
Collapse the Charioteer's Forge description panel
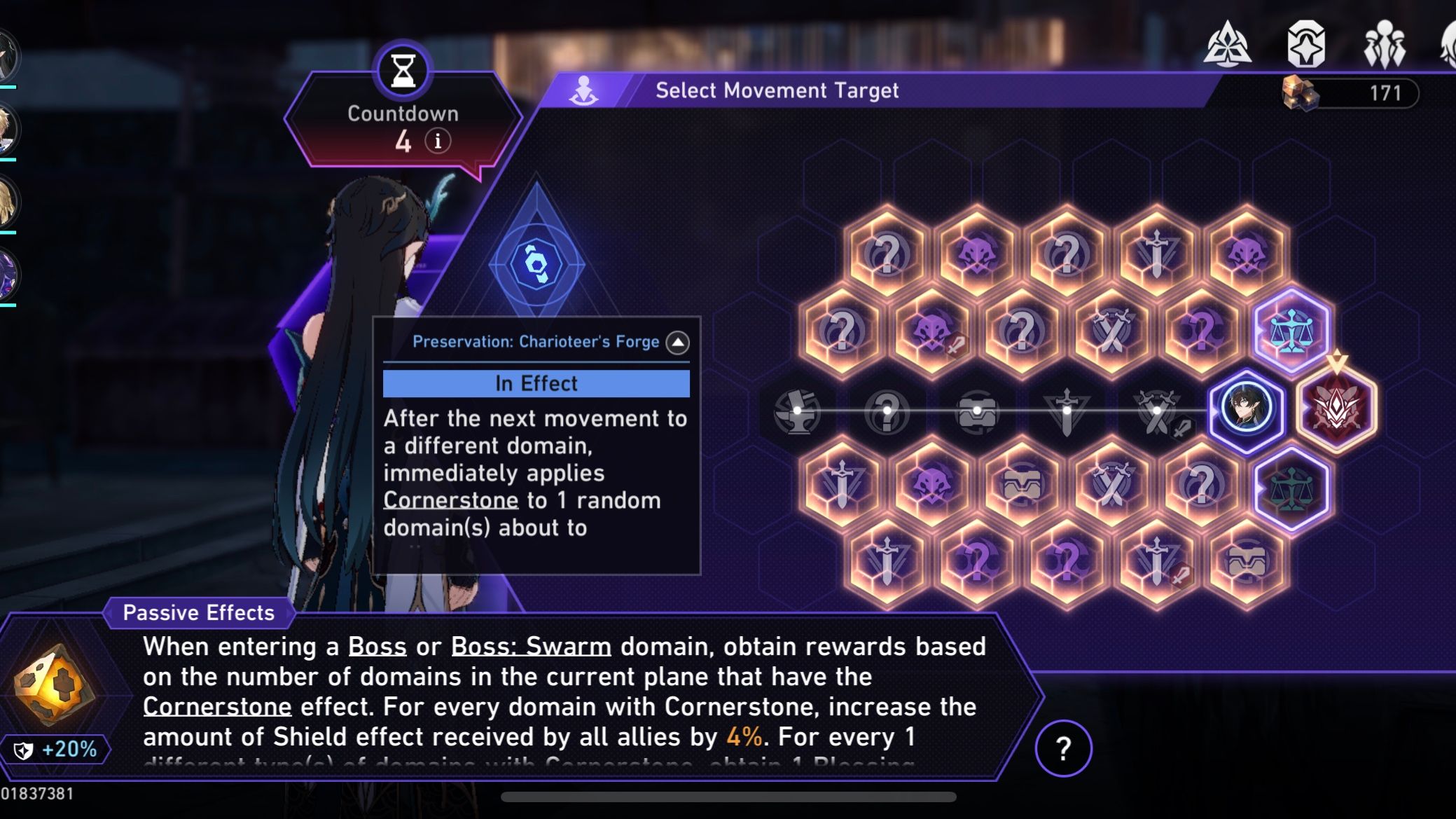677,343
